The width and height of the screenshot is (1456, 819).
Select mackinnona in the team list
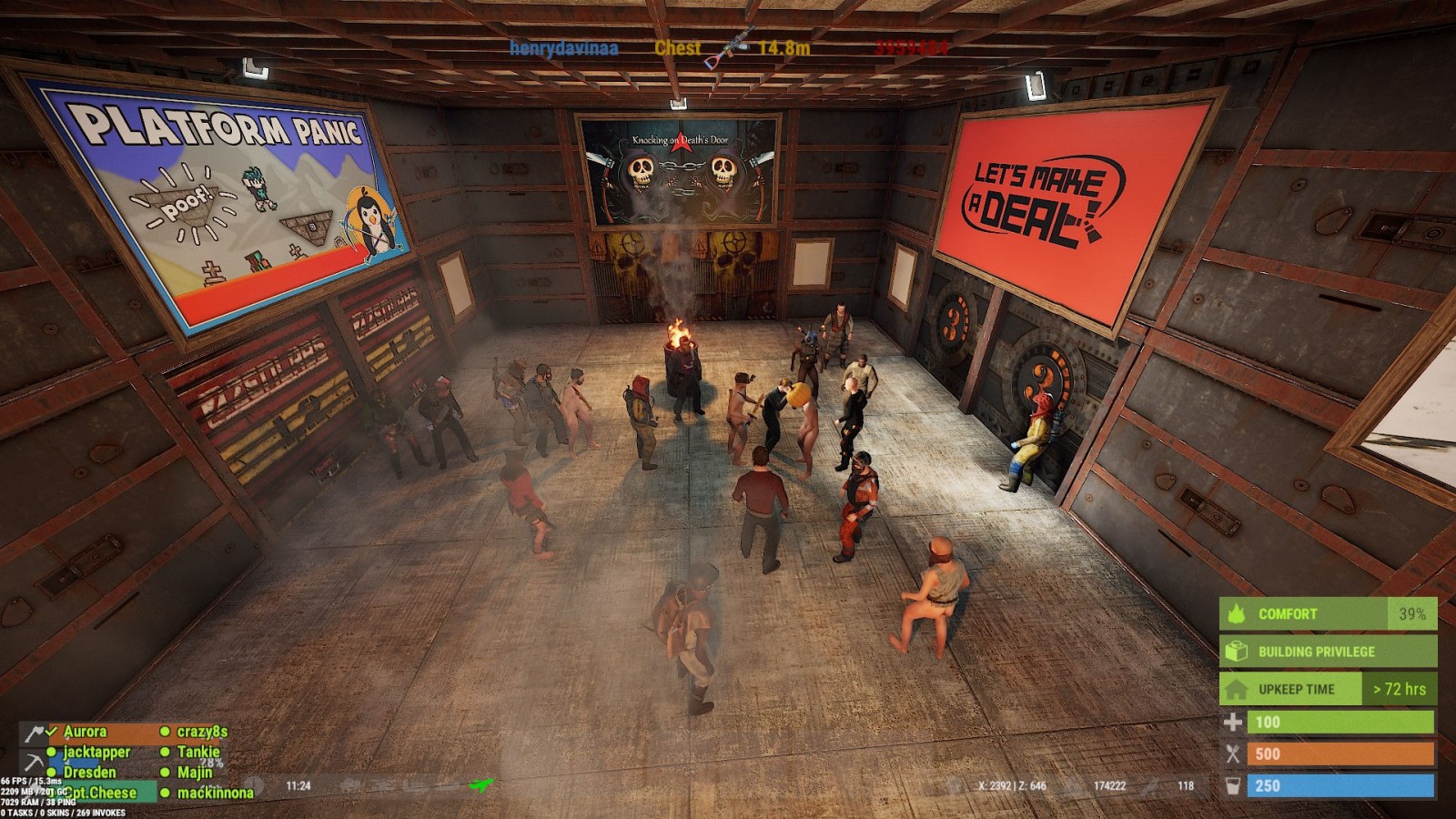point(215,793)
